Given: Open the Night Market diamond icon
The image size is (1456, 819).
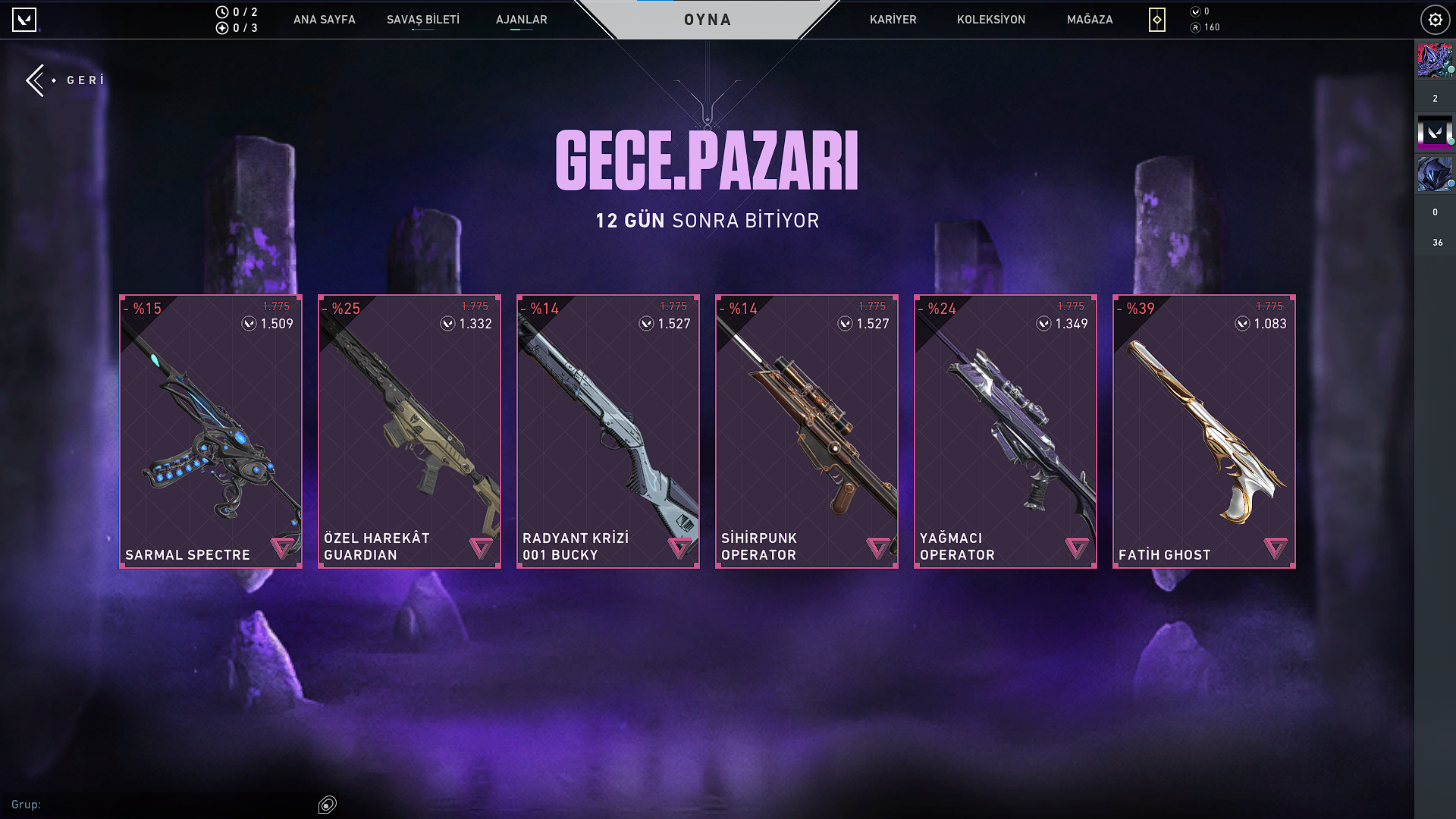Looking at the screenshot, I should (1156, 20).
